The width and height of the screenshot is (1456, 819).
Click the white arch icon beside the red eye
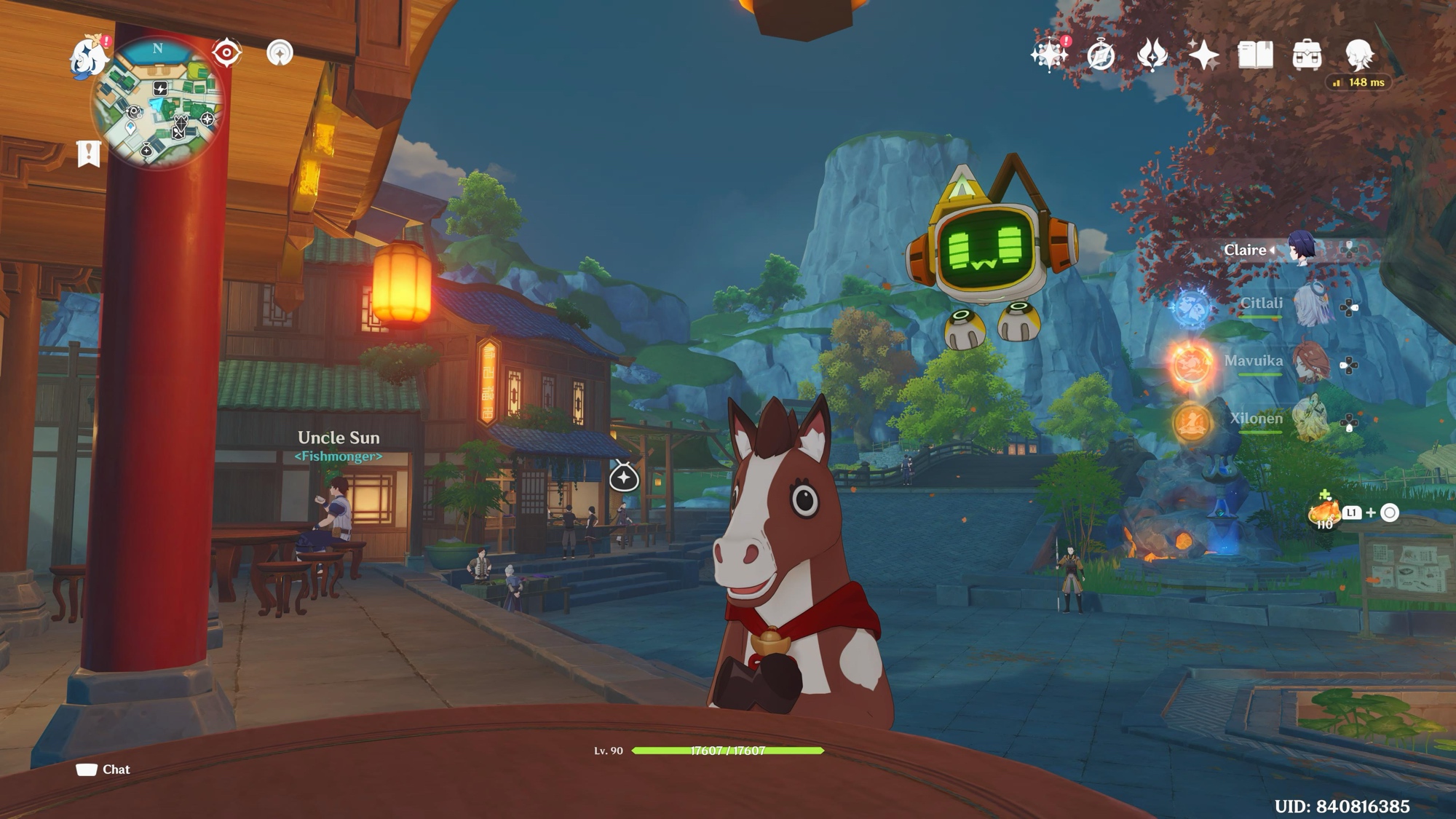(x=280, y=53)
